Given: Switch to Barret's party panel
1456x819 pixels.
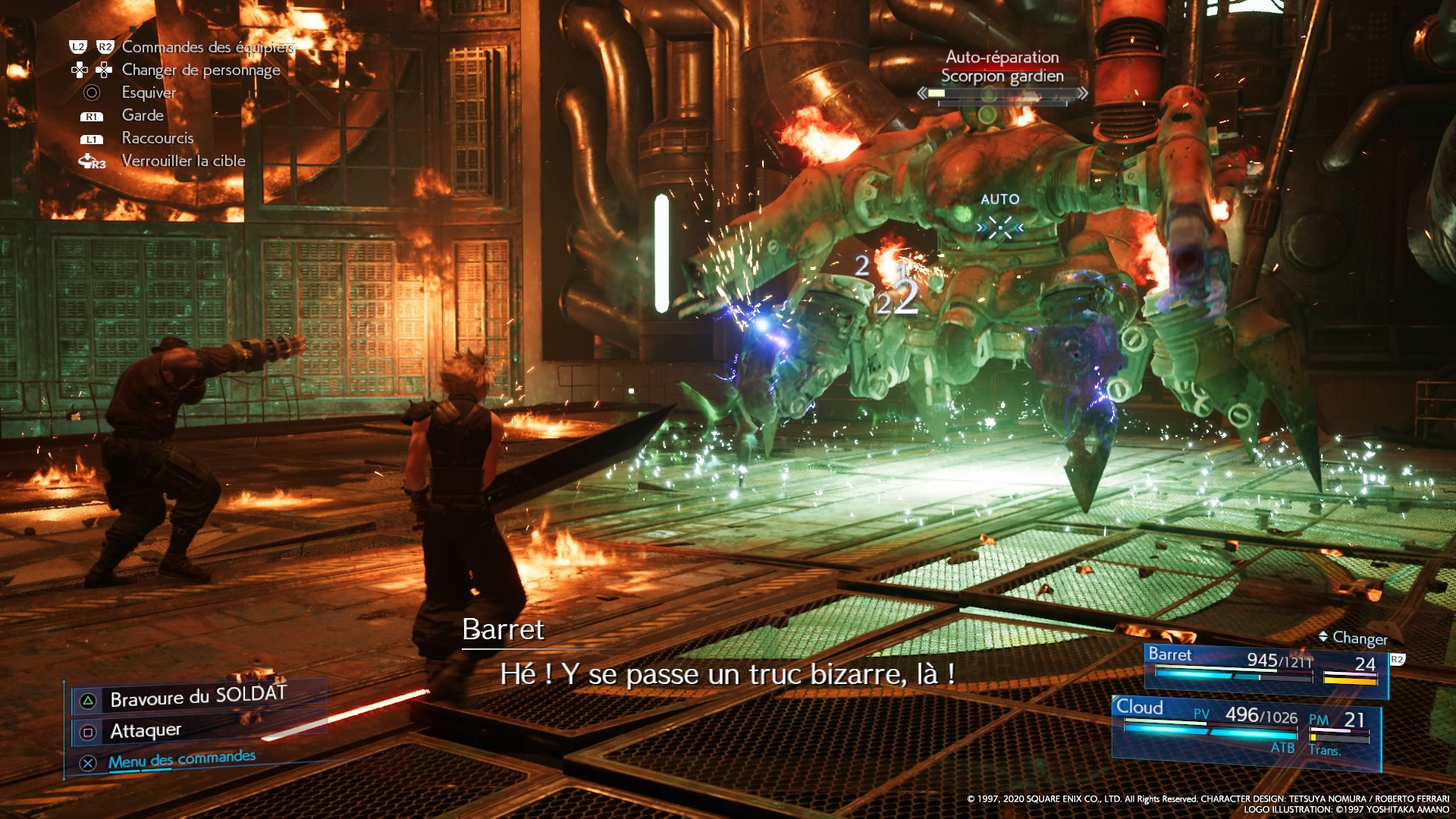Looking at the screenshot, I should point(1265,667).
